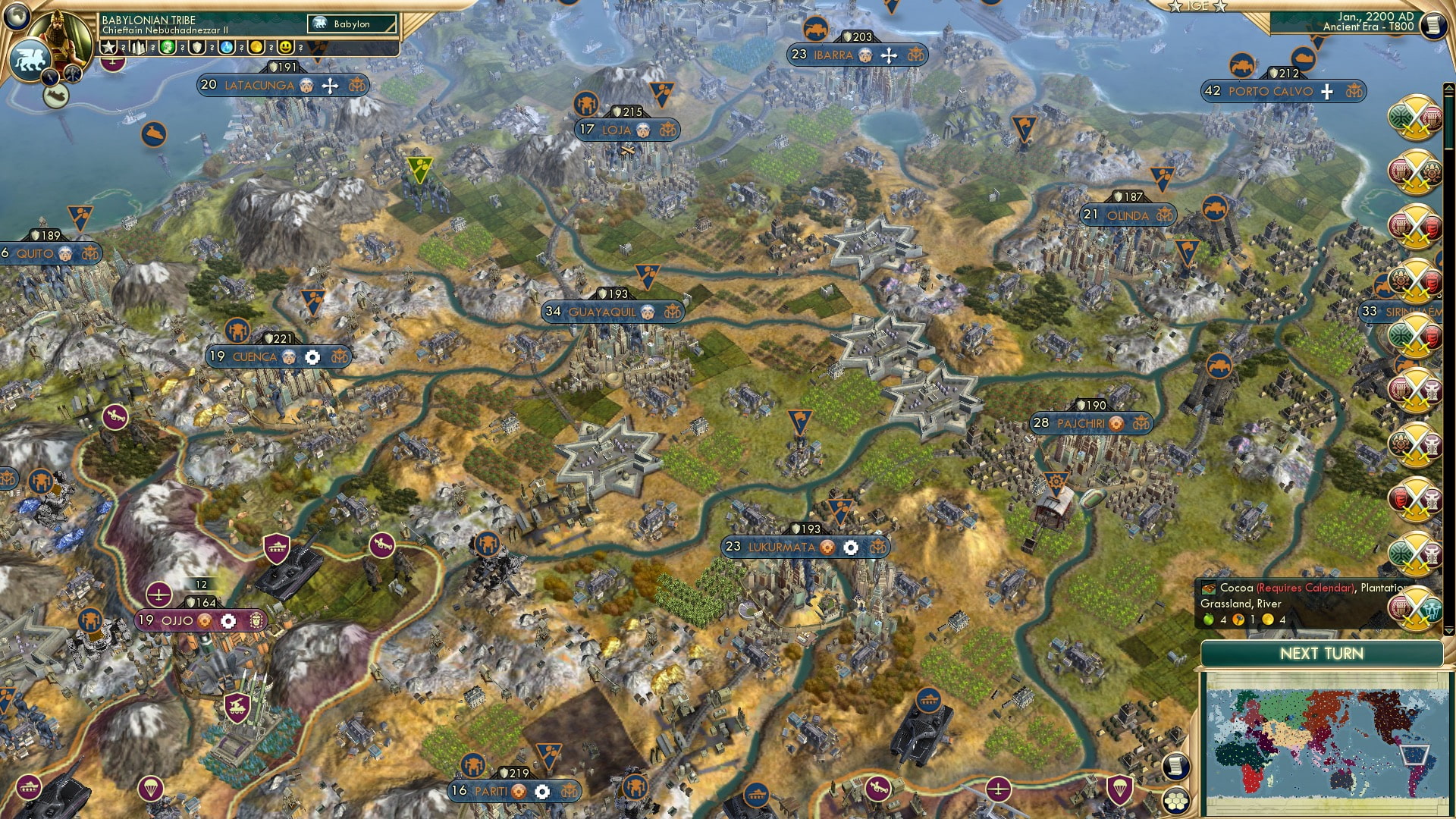Click the up arrow atop the notification scrollbar
The image size is (1456, 819).
pyautogui.click(x=1448, y=88)
